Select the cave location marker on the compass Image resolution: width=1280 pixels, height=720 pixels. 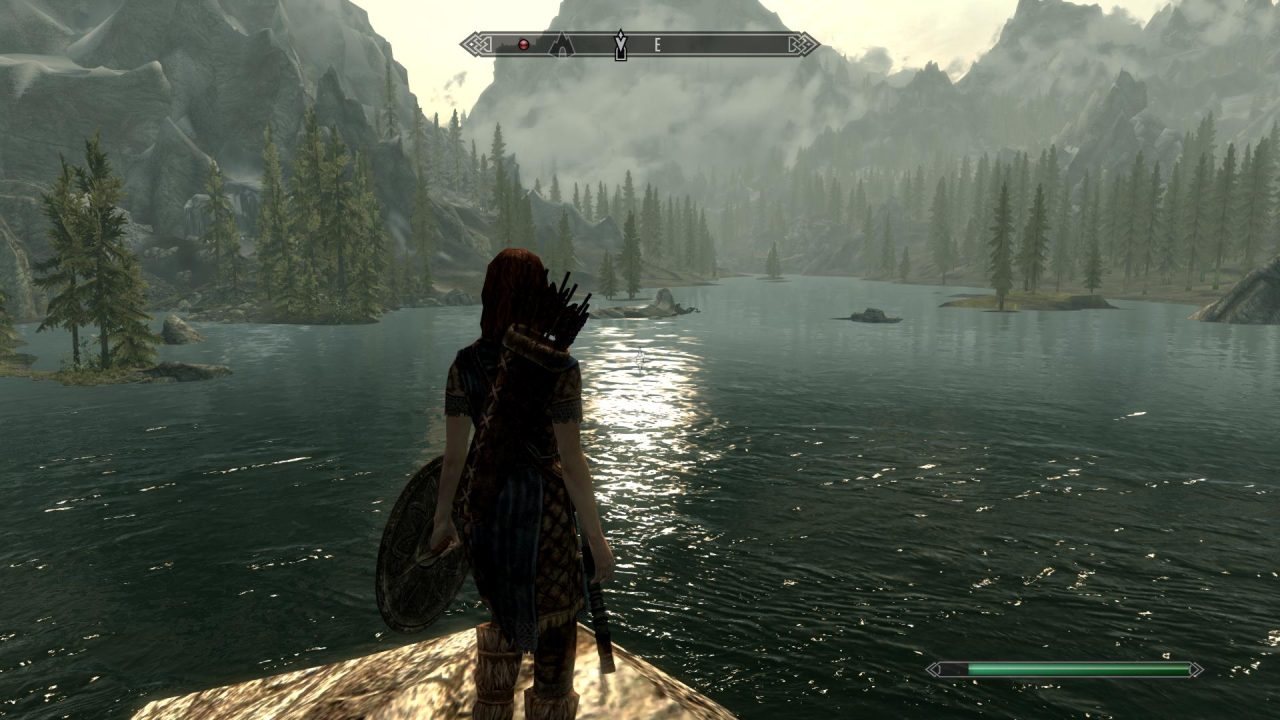[562, 44]
